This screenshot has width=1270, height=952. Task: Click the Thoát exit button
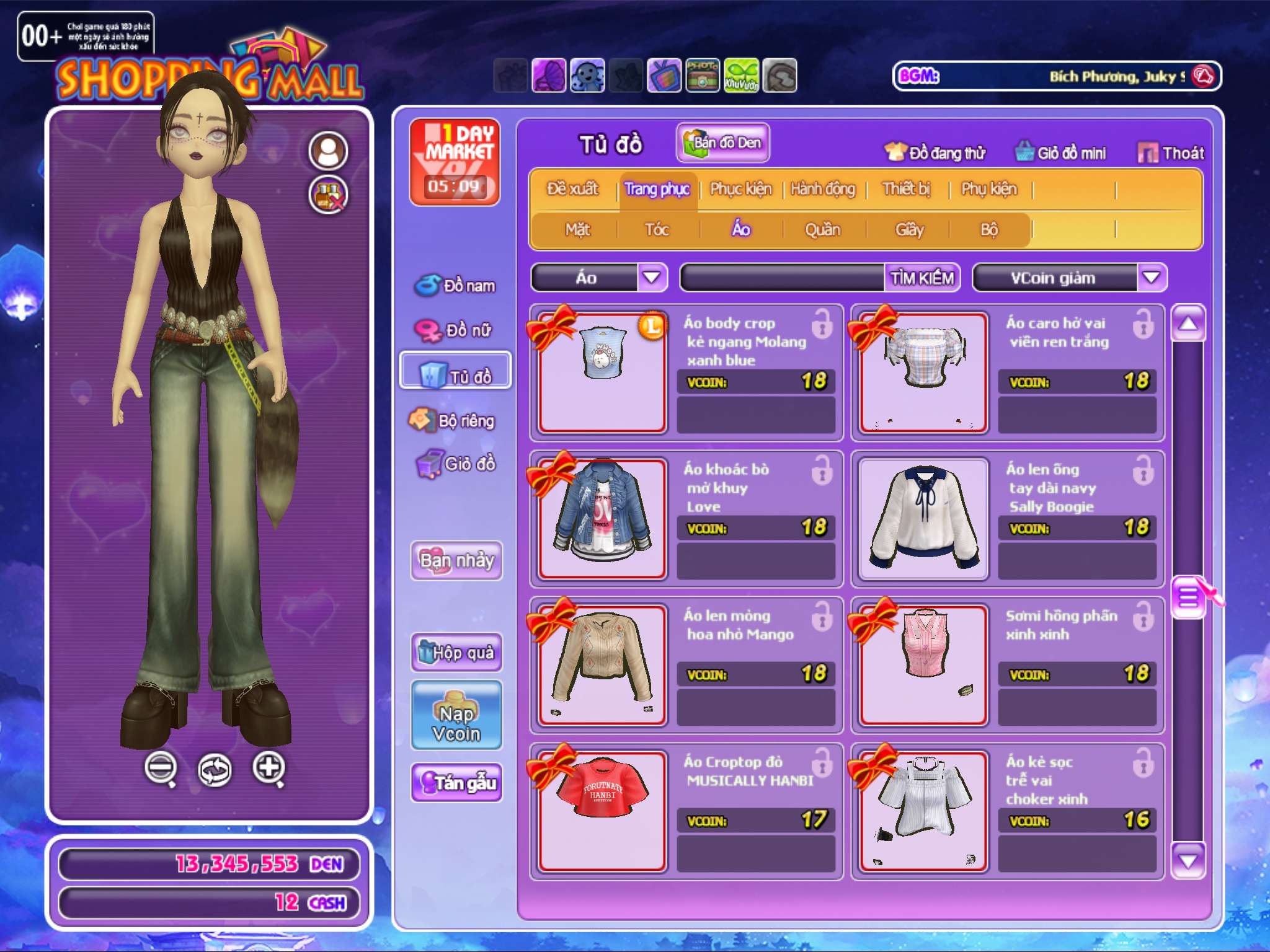(x=1171, y=152)
